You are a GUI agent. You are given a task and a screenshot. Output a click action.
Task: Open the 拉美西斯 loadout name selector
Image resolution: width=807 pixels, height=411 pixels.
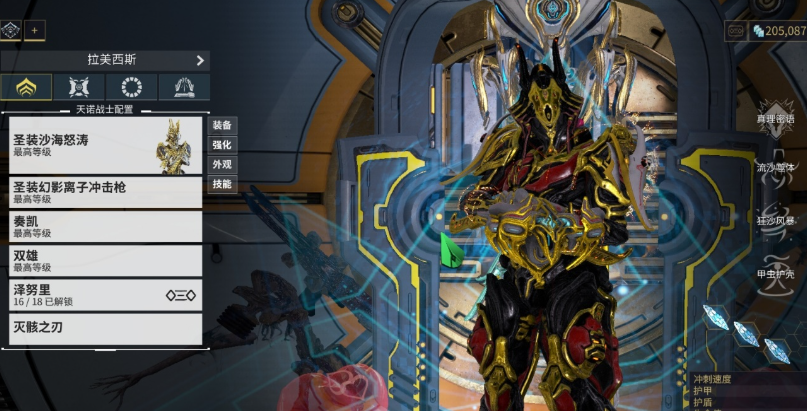point(105,60)
